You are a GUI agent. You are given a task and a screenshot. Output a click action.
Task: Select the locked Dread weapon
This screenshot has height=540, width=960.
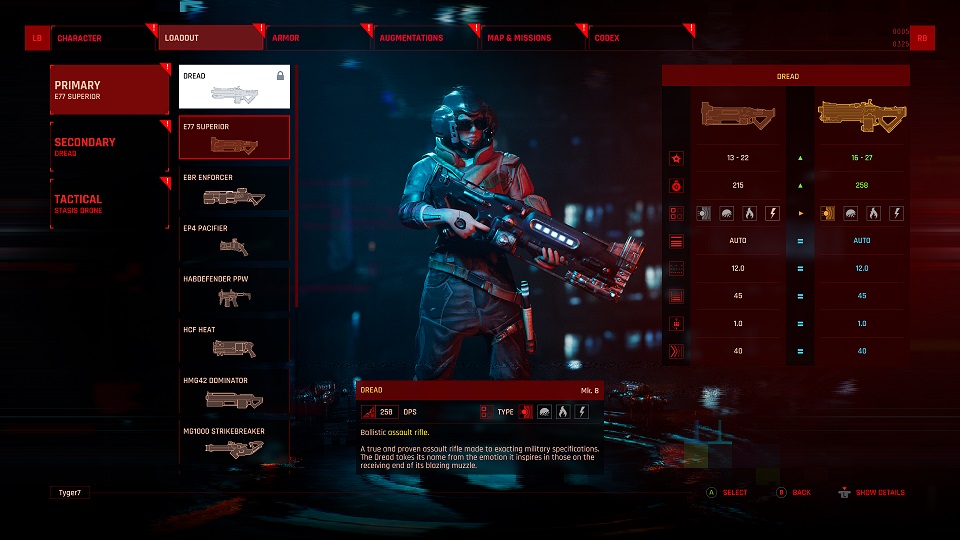234,87
